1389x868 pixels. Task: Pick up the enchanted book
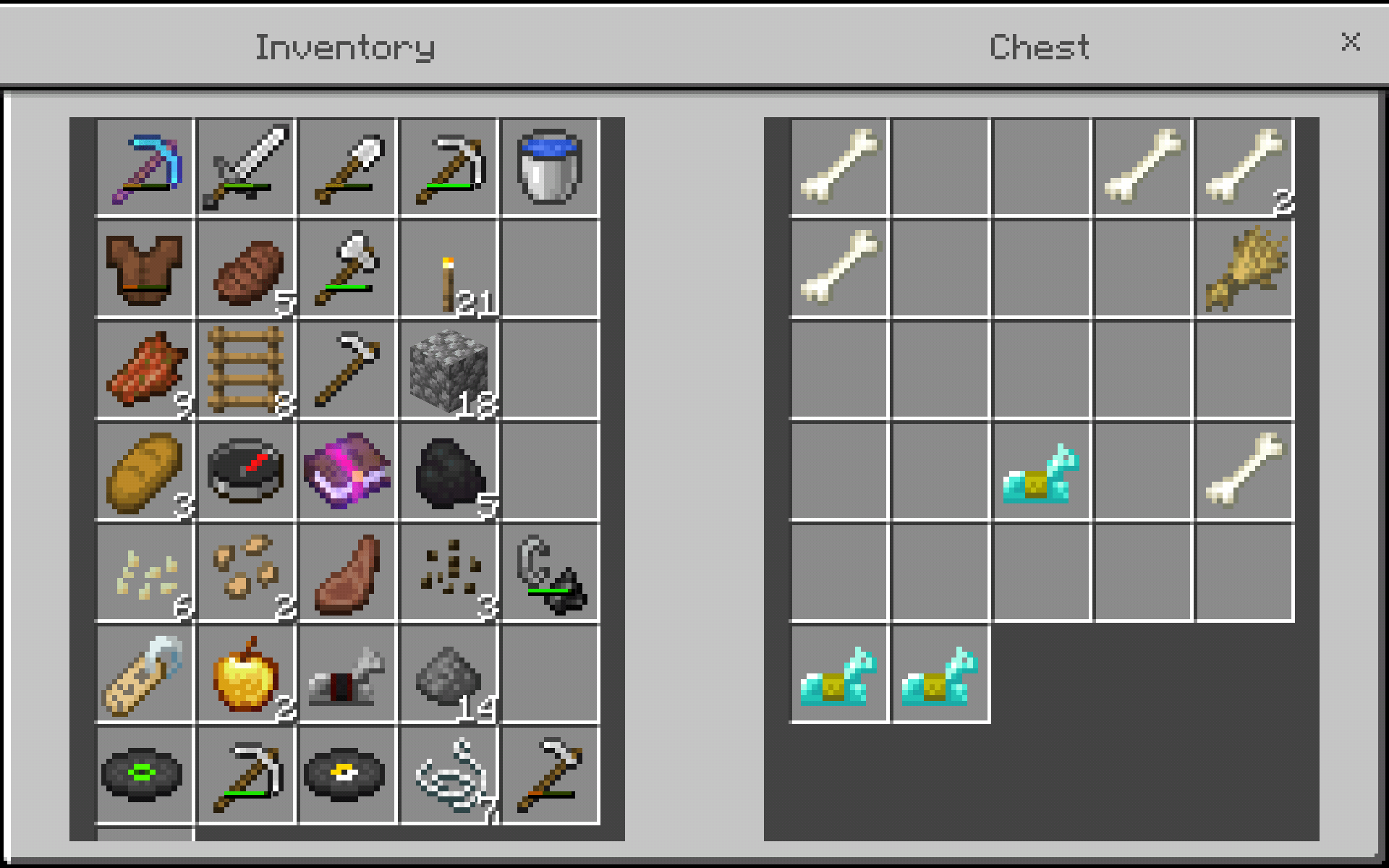pos(347,472)
